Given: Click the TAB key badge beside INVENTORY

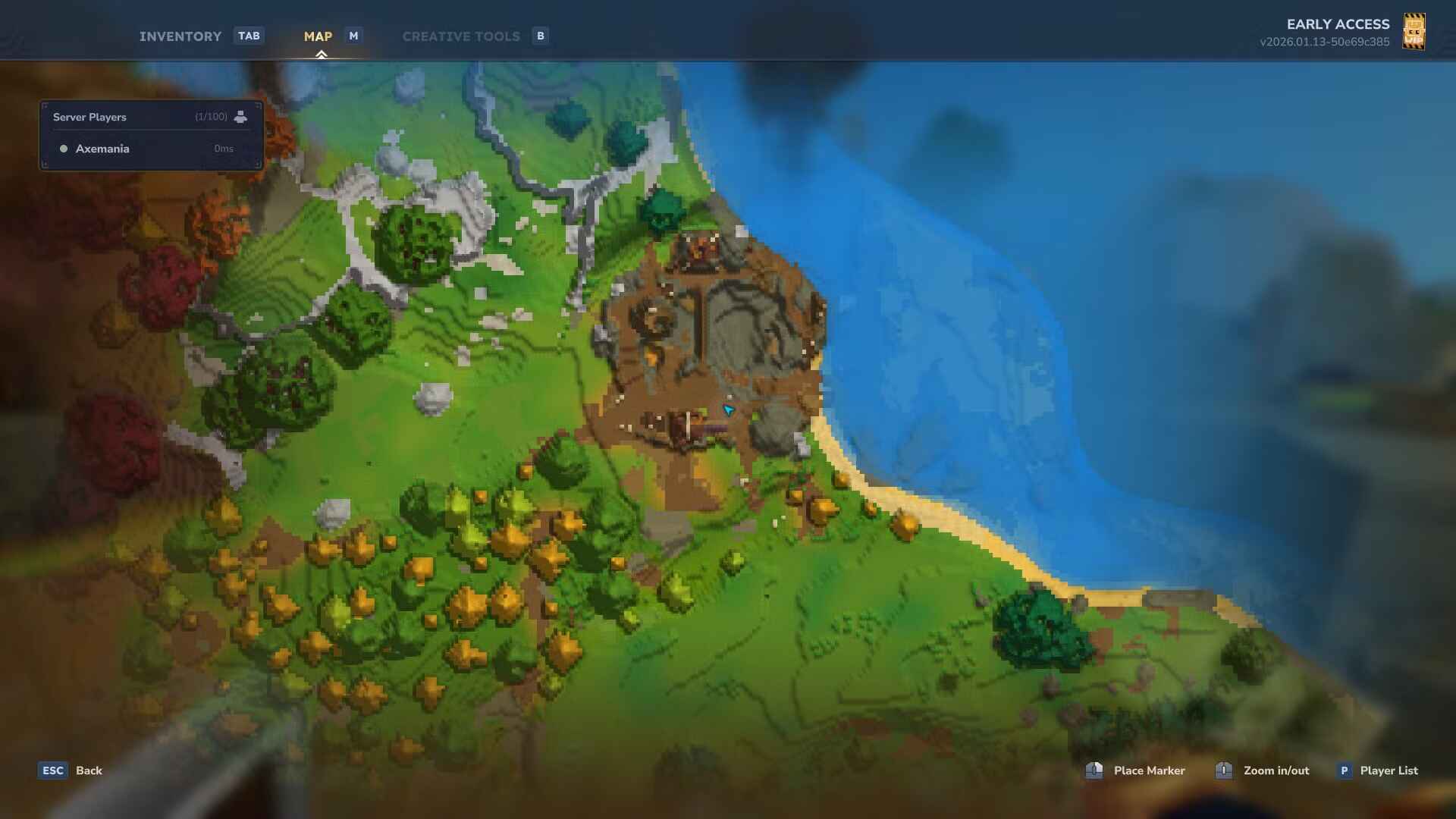Looking at the screenshot, I should (x=249, y=36).
